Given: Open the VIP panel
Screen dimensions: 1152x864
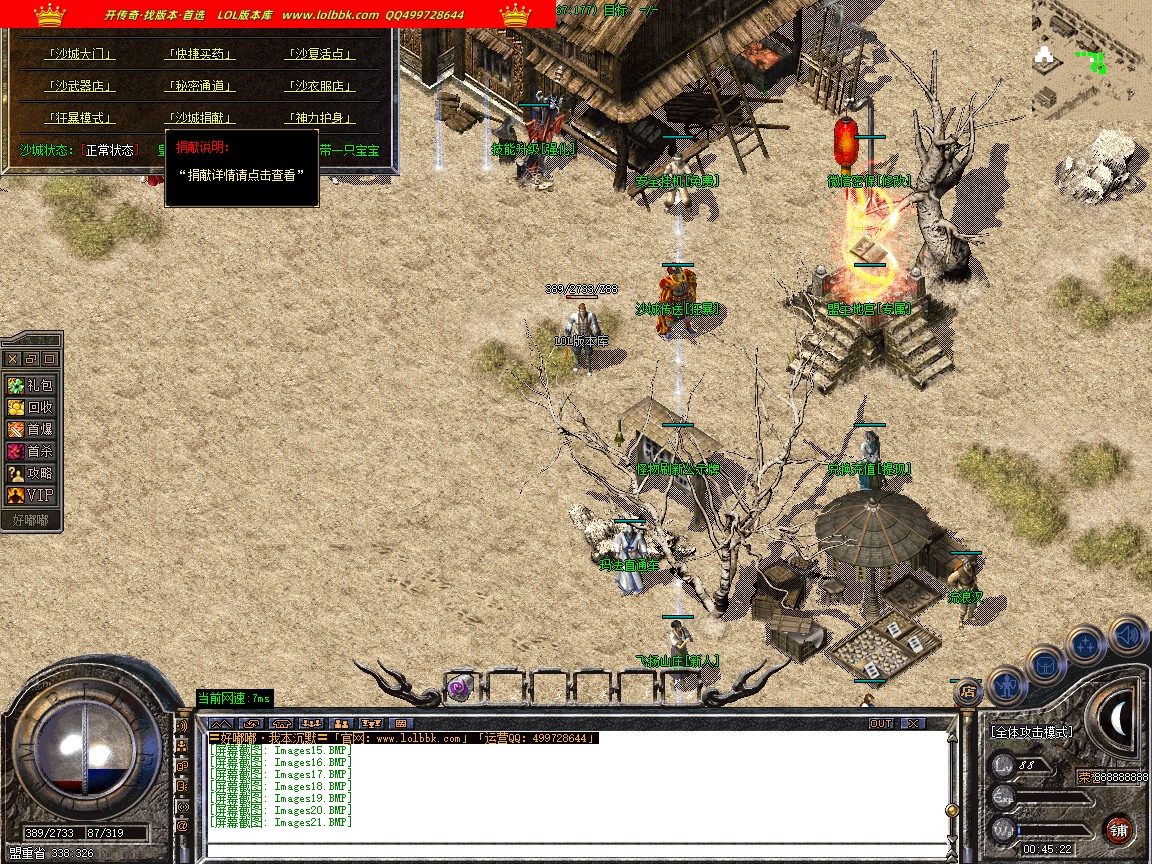Looking at the screenshot, I should pyautogui.click(x=31, y=495).
